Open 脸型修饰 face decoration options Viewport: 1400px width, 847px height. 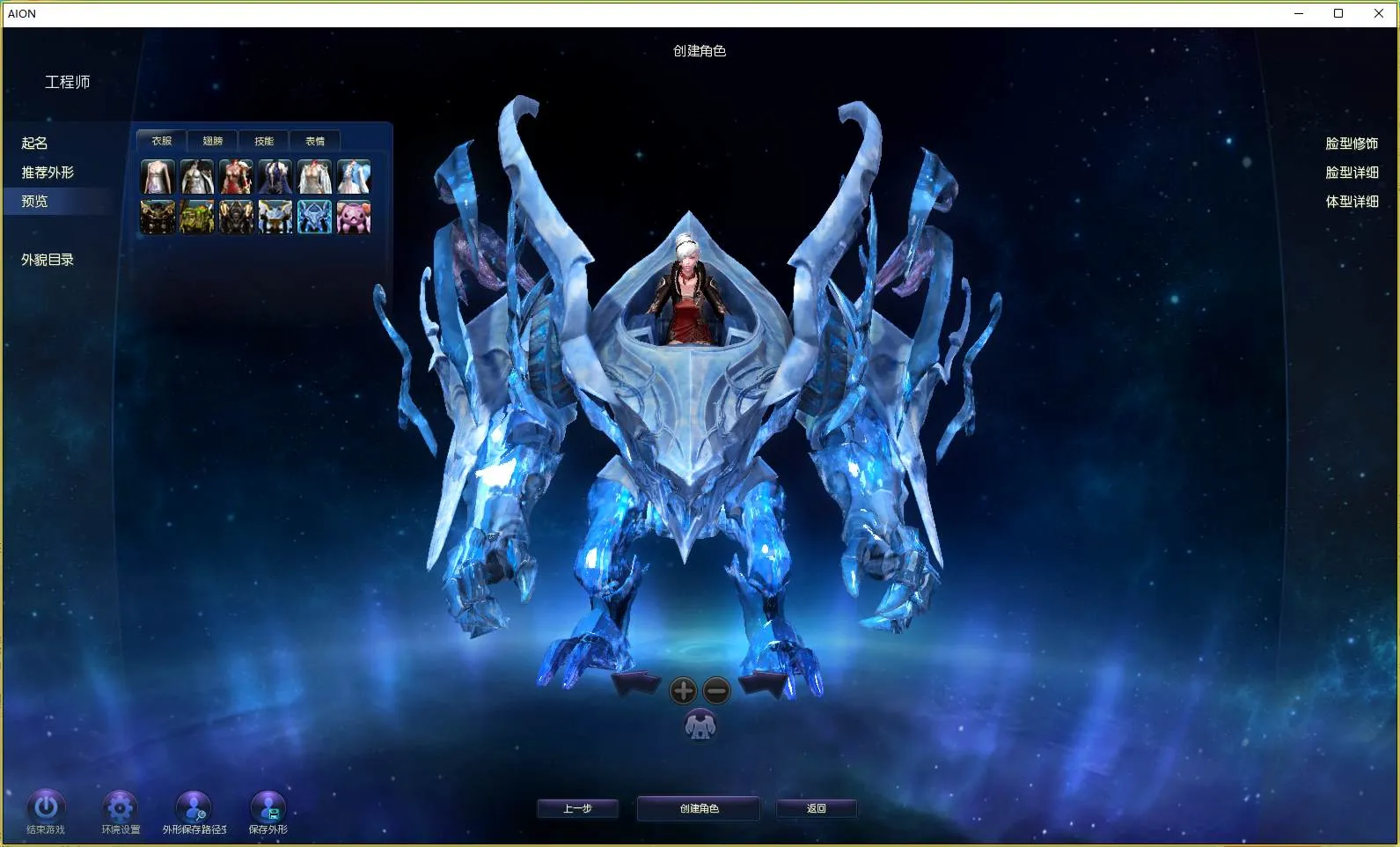point(1352,144)
